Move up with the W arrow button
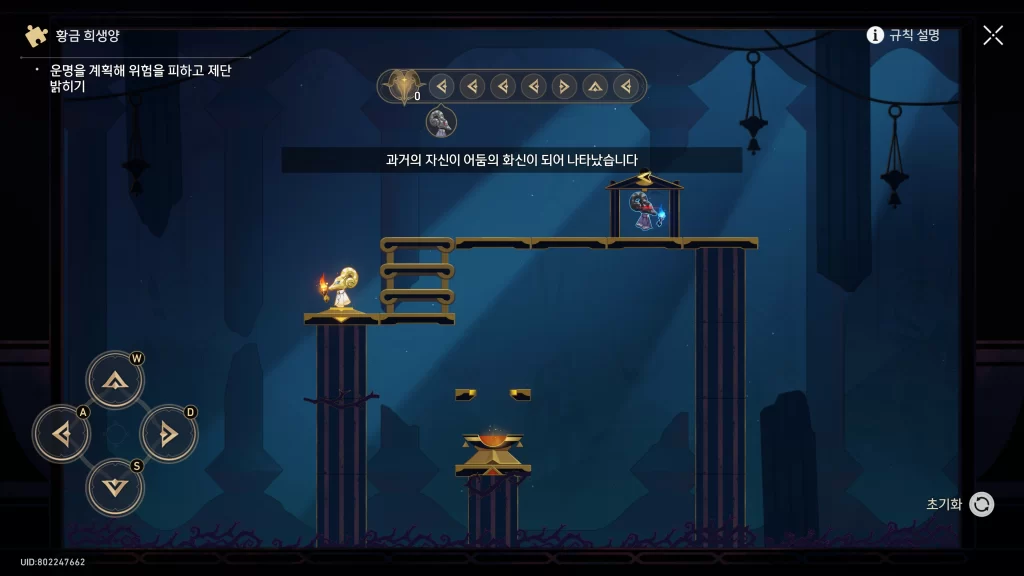 pos(115,380)
